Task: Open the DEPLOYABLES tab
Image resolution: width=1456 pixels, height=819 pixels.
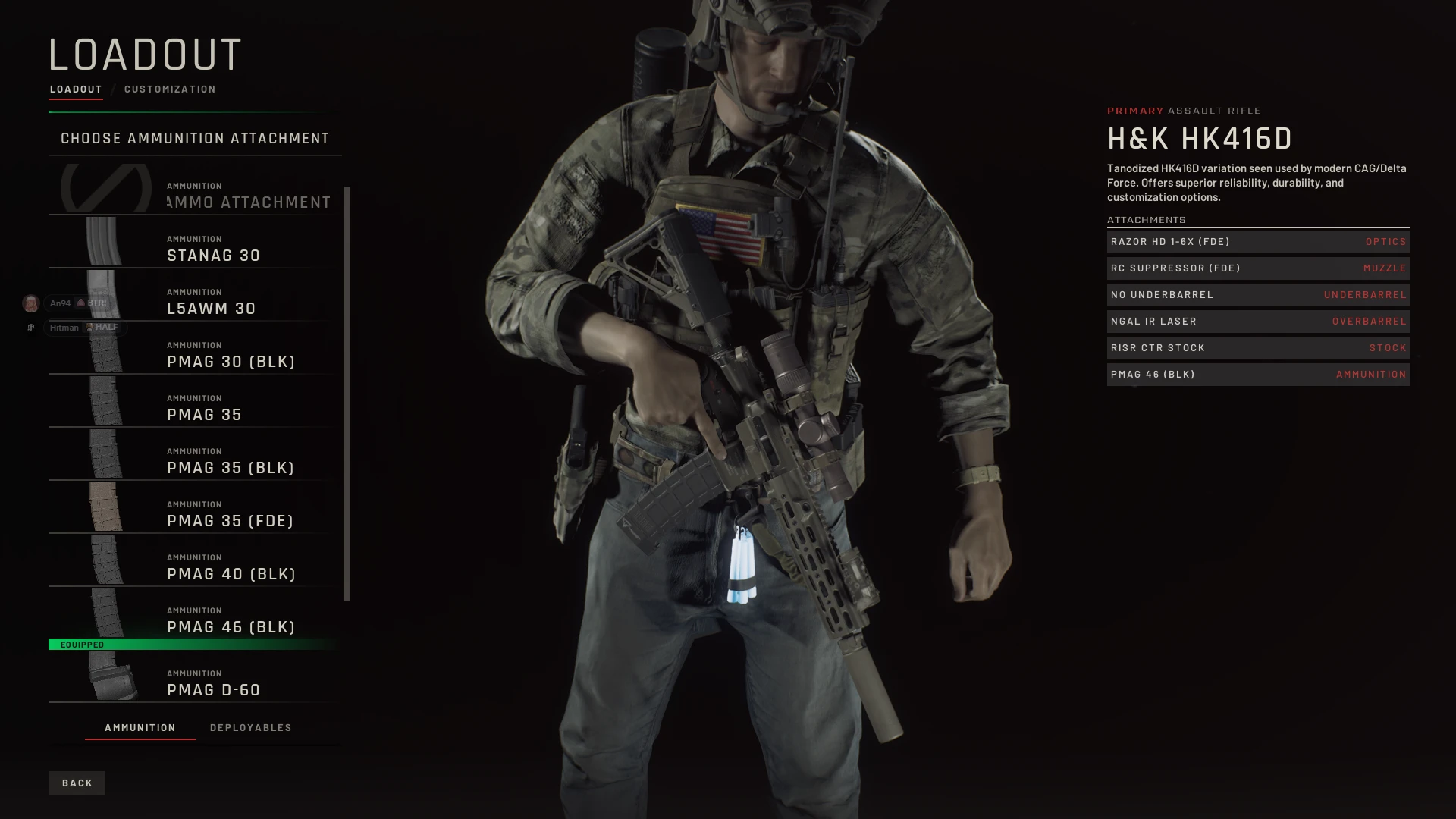Action: click(251, 727)
